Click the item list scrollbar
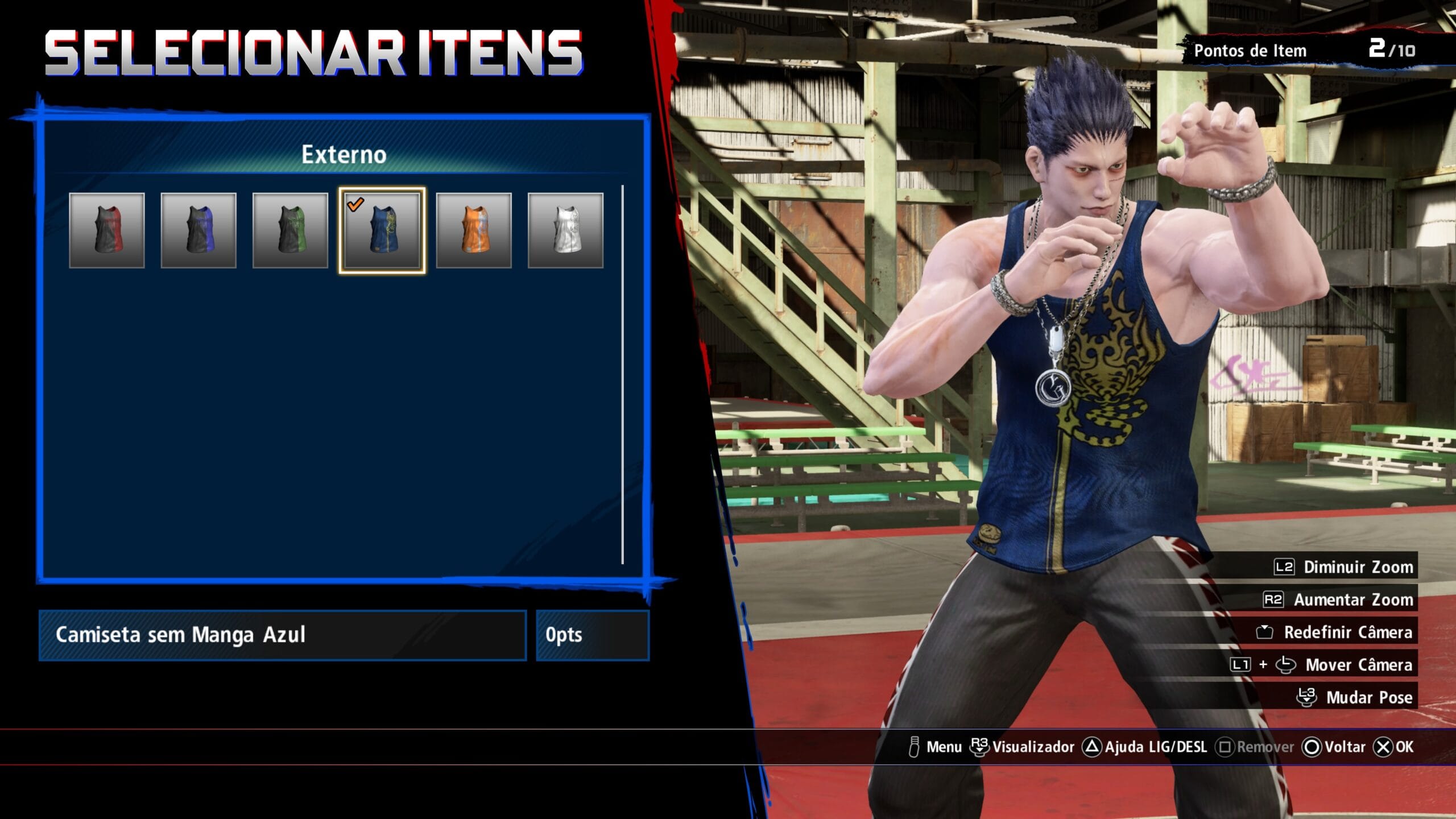The image size is (1456, 819). point(623,374)
